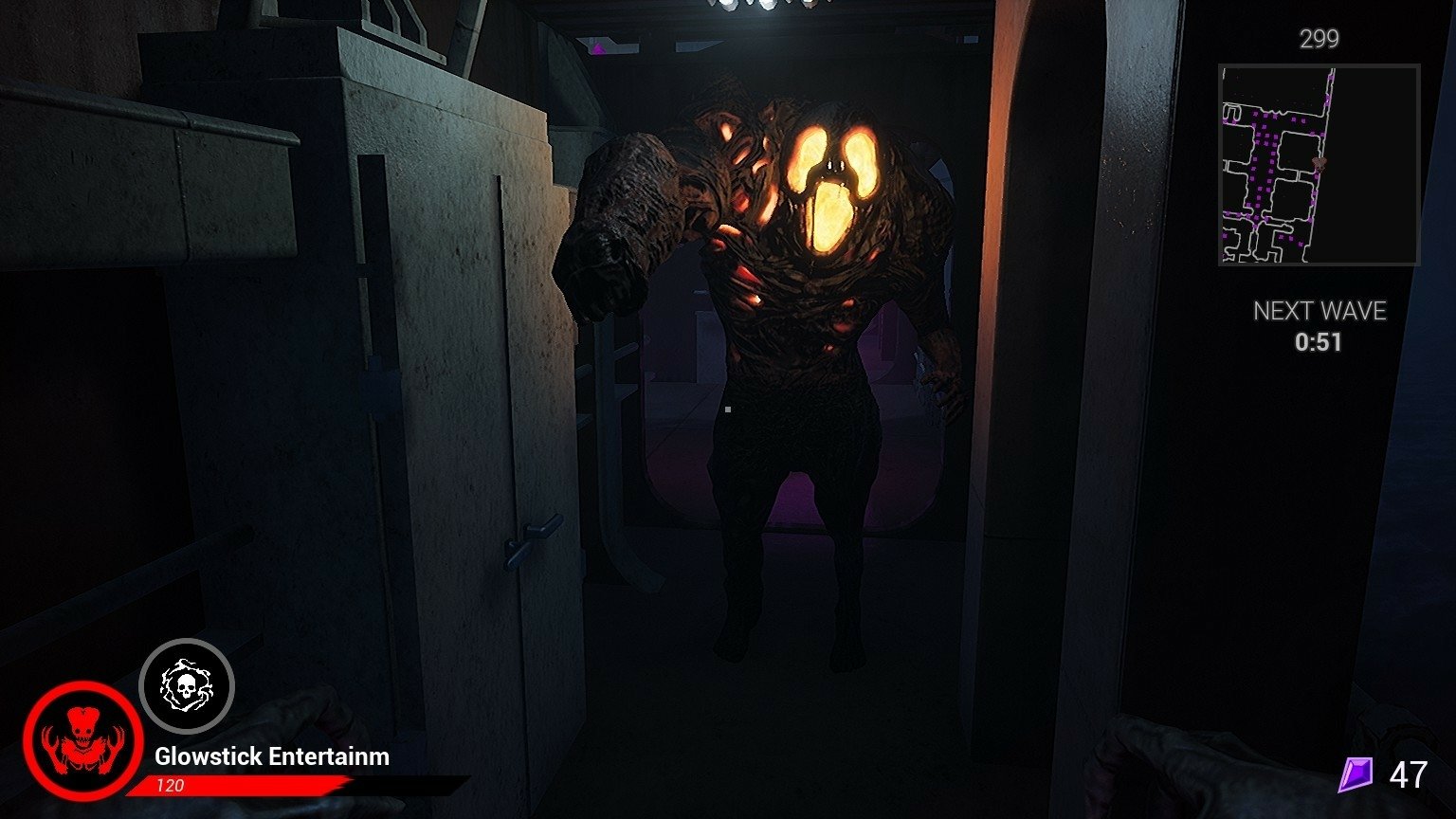Screen dimensions: 1456x819
Task: Select the skull perk icon
Action: (187, 687)
